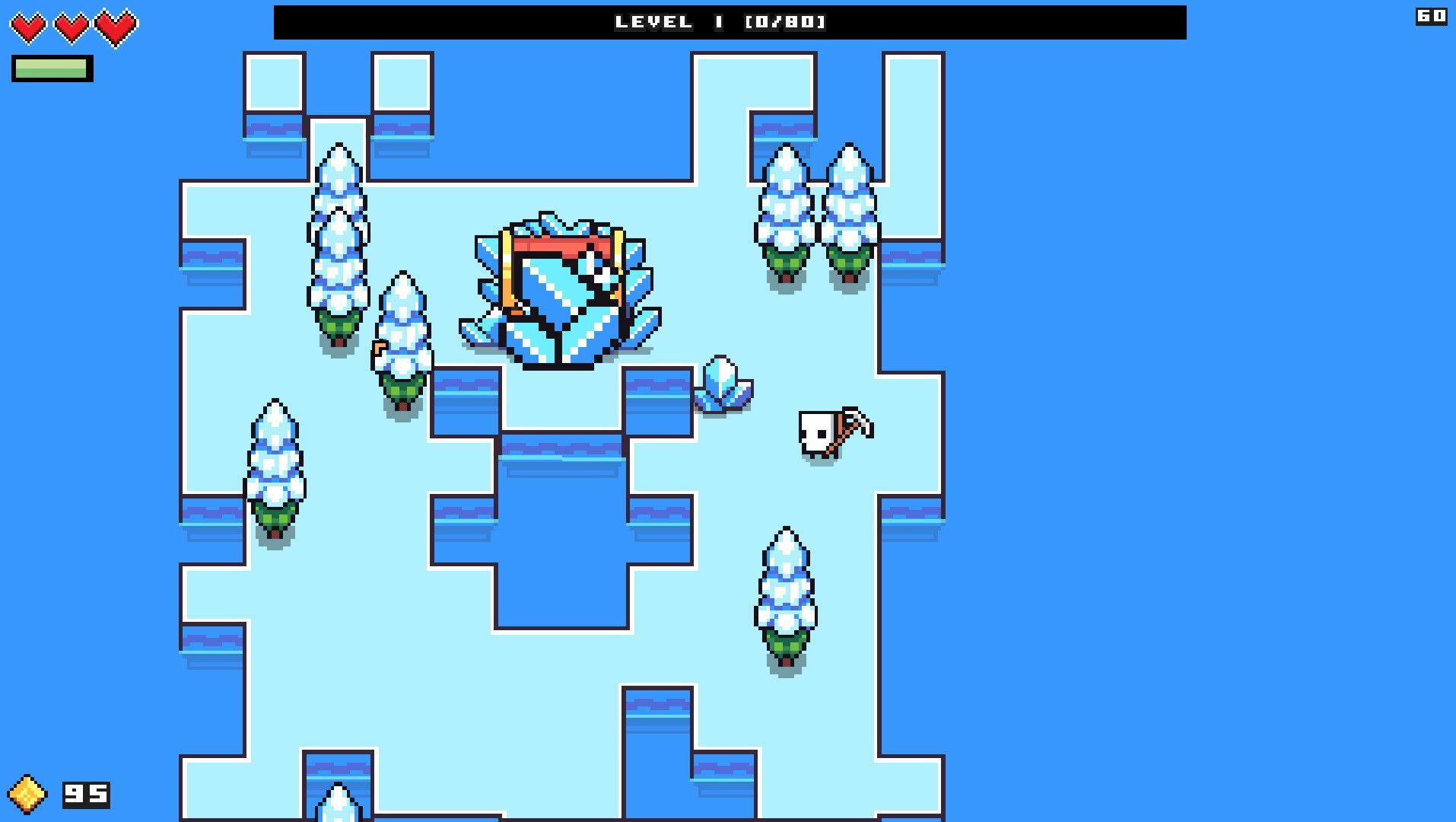Click the first red heart icon

(x=30, y=25)
